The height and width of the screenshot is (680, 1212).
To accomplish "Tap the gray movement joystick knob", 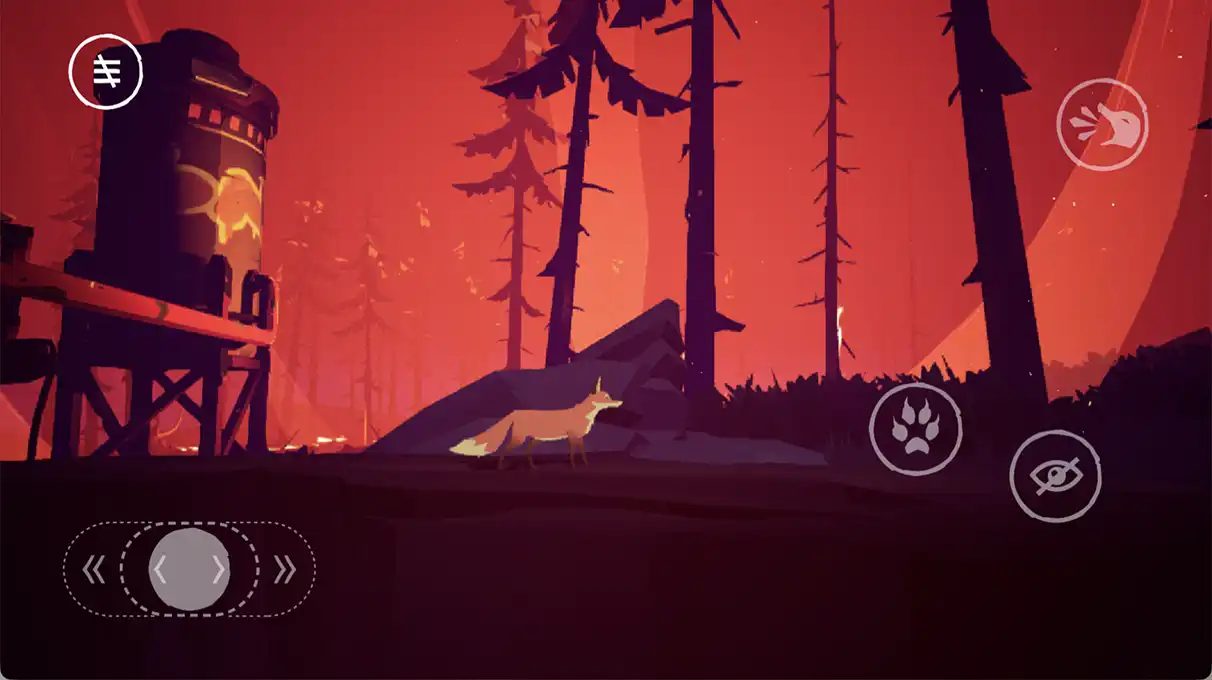I will [x=189, y=569].
